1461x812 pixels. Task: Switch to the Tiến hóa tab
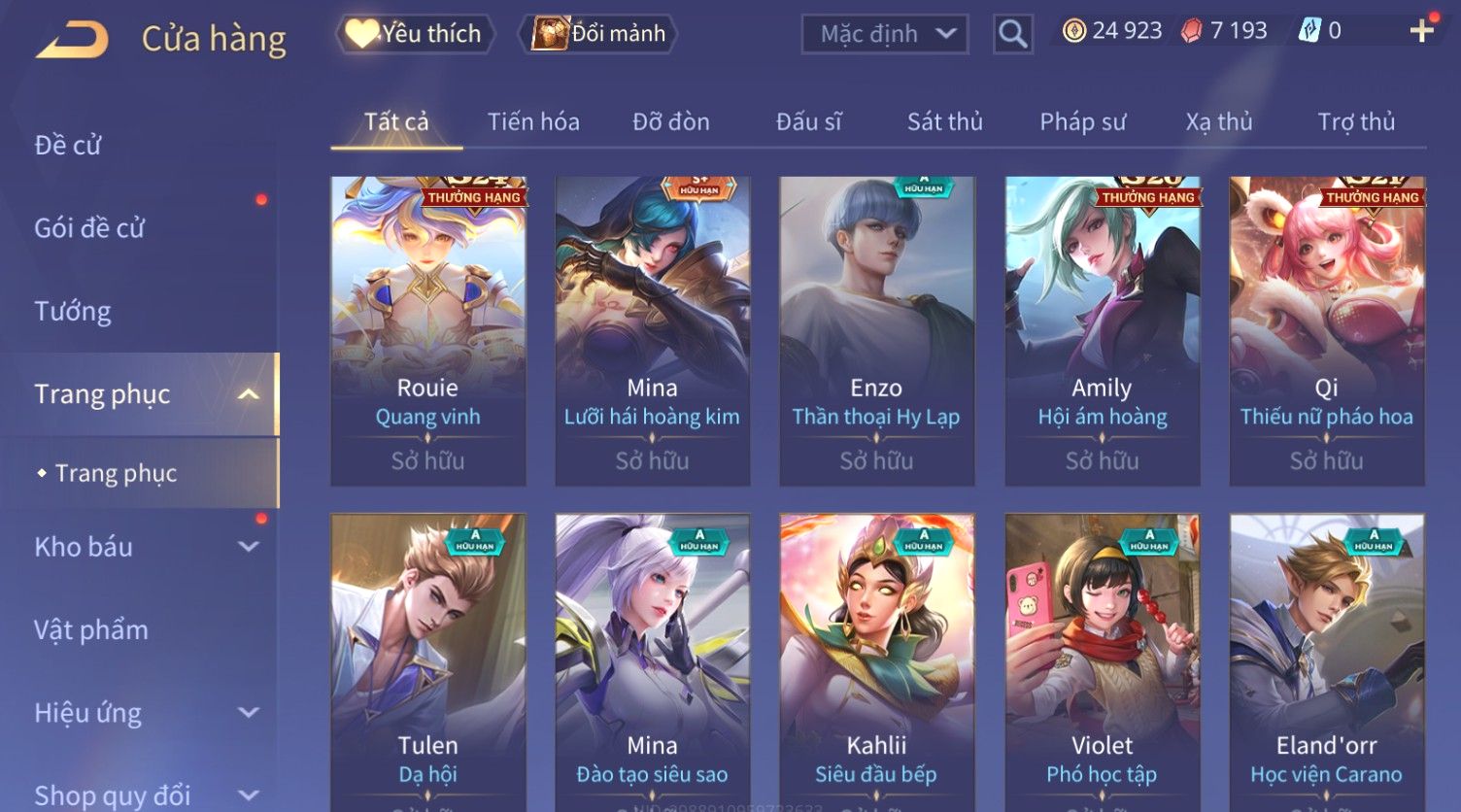click(533, 122)
